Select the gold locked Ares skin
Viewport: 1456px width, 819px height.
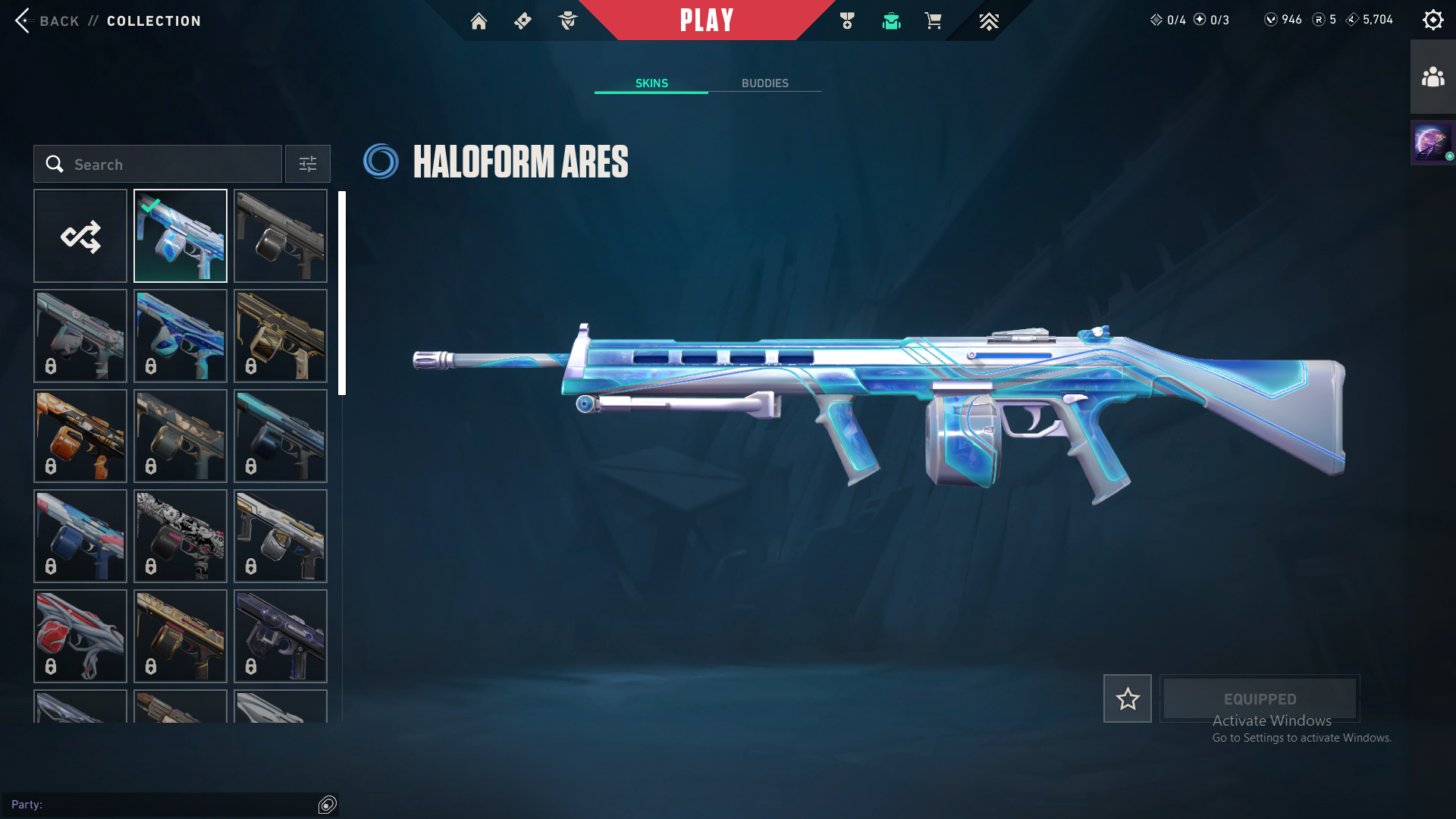[x=281, y=336]
